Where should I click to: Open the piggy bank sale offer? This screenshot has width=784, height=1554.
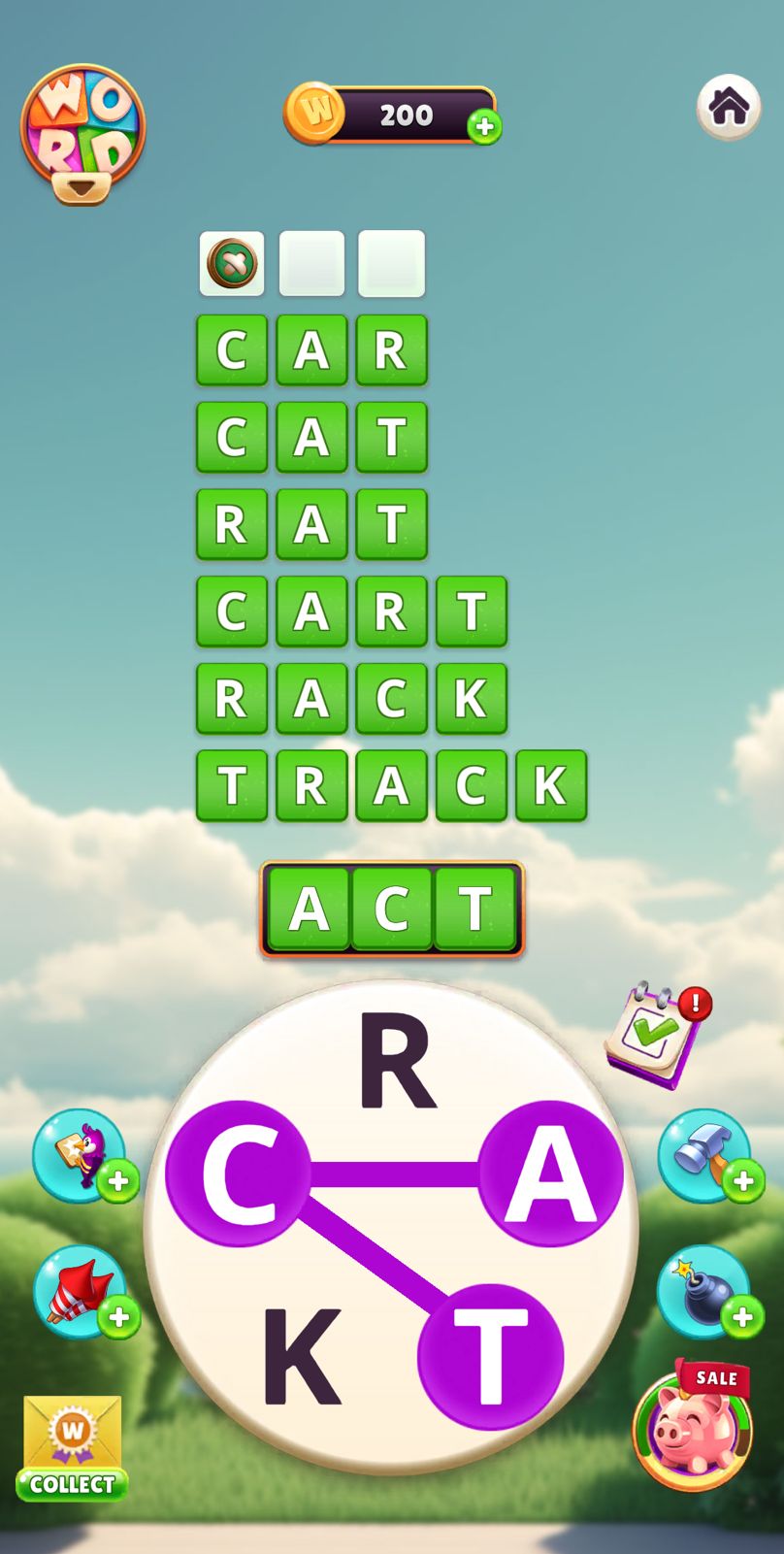[693, 1428]
